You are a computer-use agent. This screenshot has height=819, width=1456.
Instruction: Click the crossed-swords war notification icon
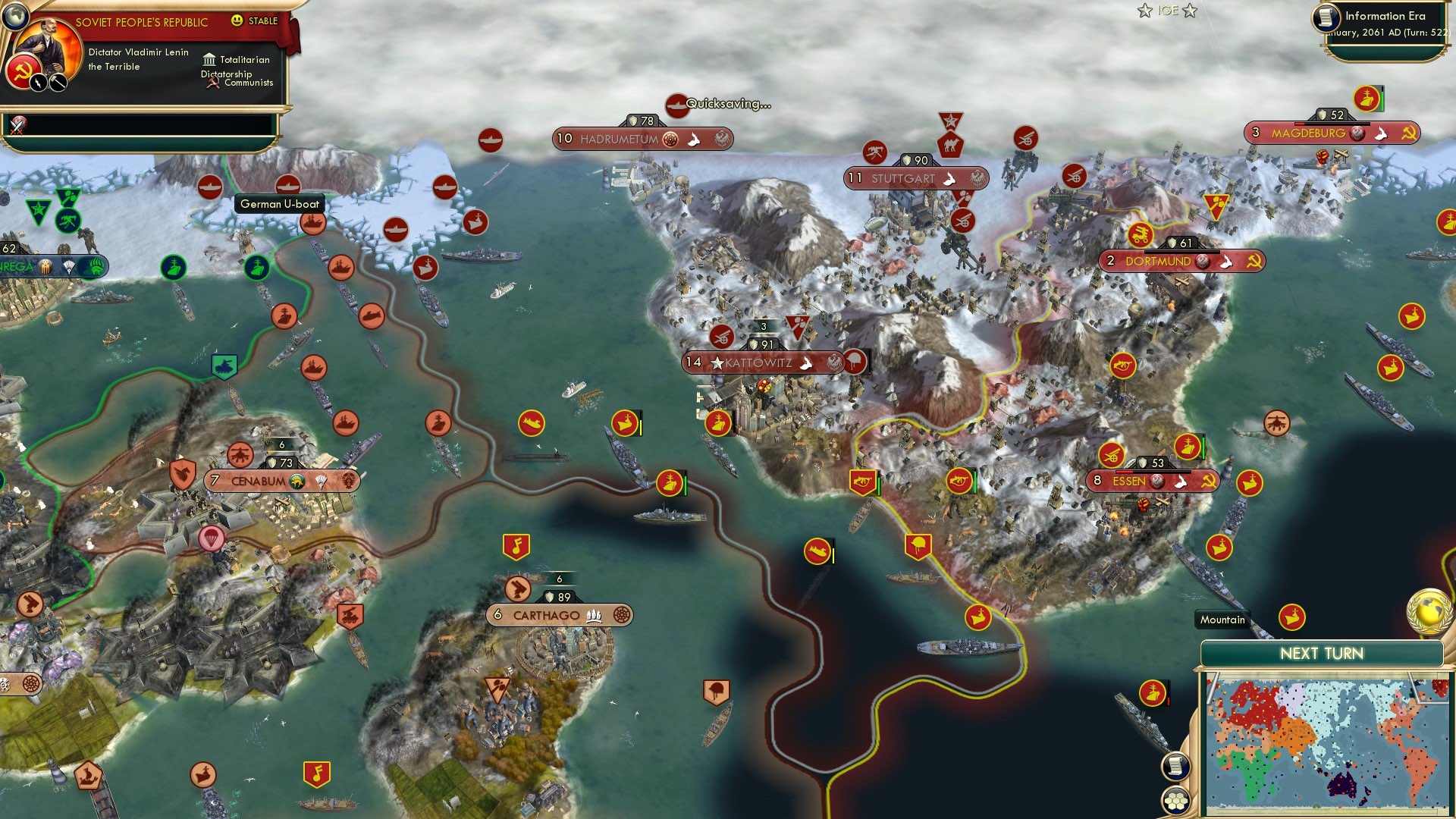18,125
